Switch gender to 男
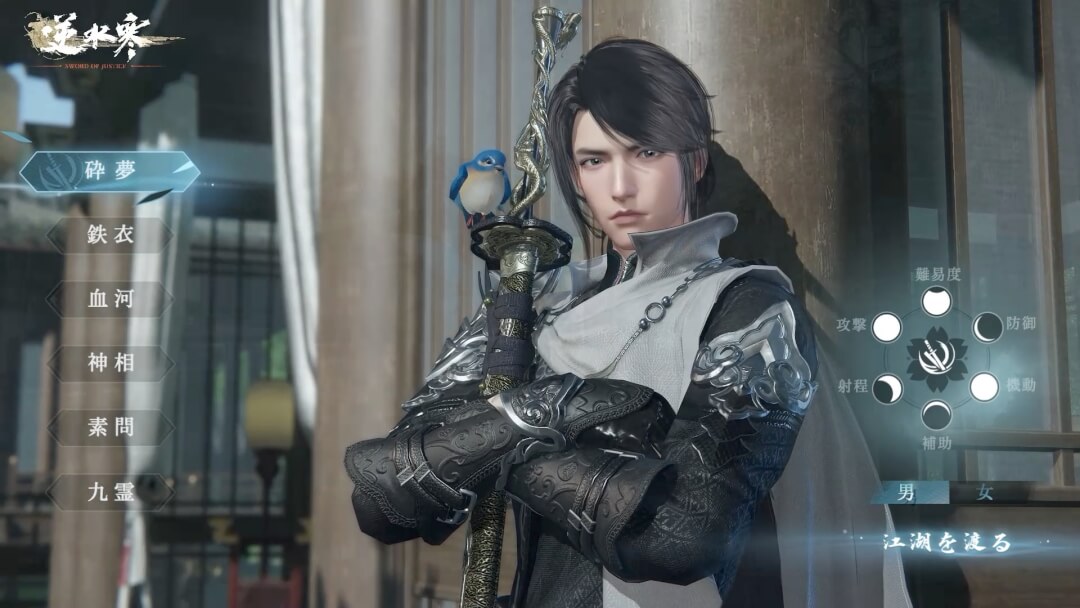This screenshot has height=608, width=1080. point(906,492)
